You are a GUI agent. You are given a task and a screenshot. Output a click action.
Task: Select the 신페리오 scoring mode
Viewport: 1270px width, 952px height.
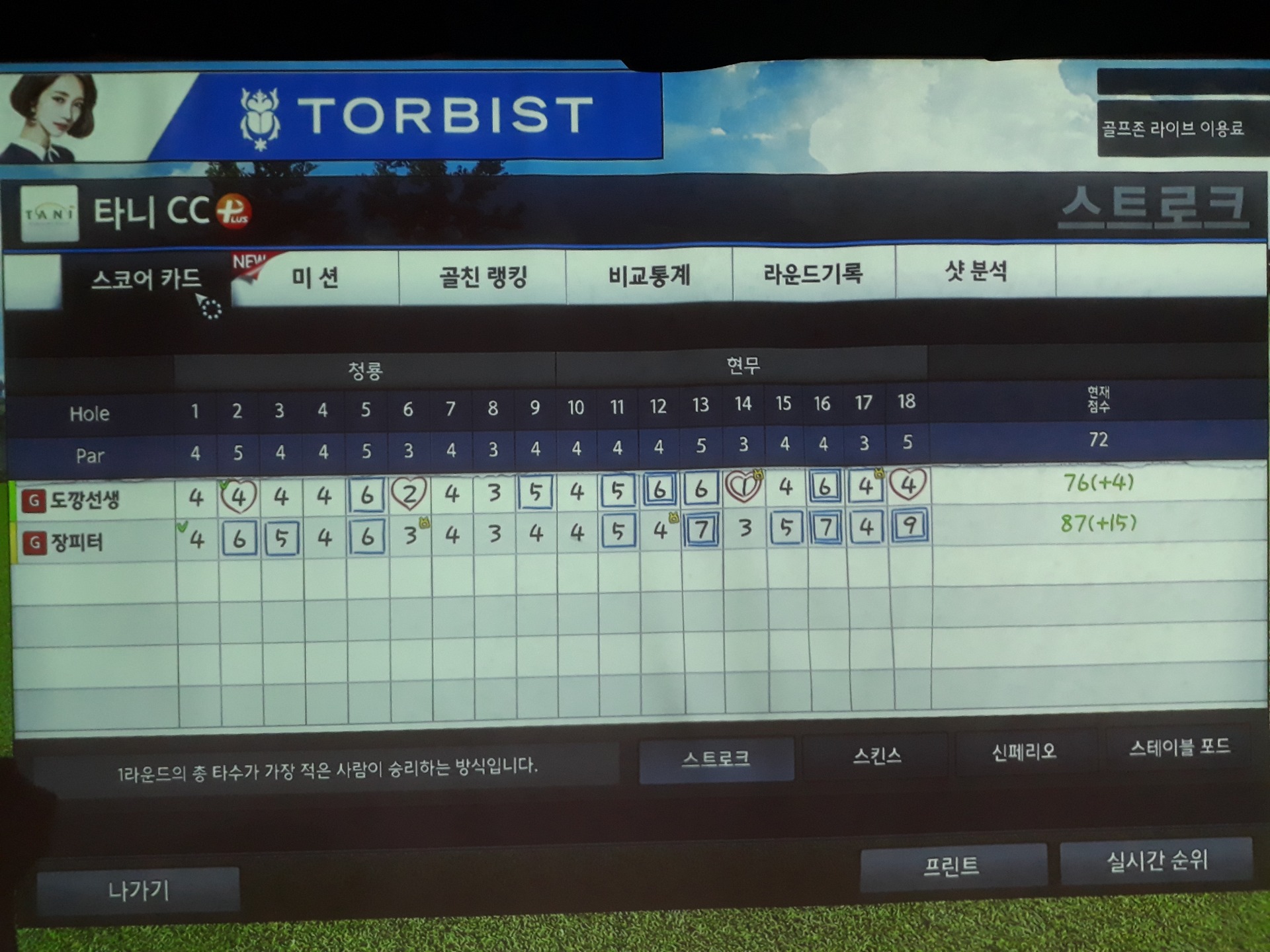click(x=1023, y=752)
